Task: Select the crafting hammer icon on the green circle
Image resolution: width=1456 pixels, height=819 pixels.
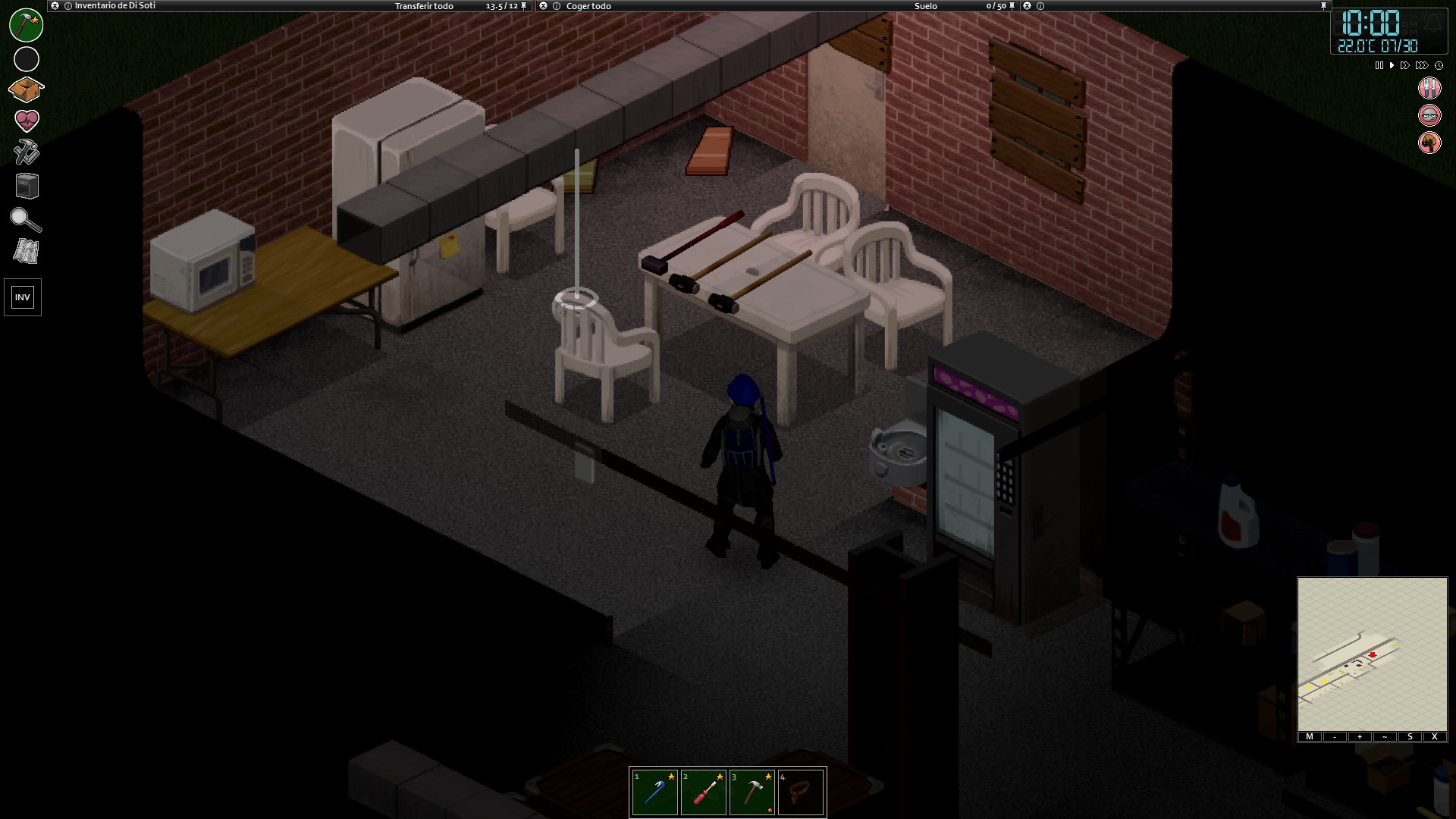Action: [x=25, y=25]
